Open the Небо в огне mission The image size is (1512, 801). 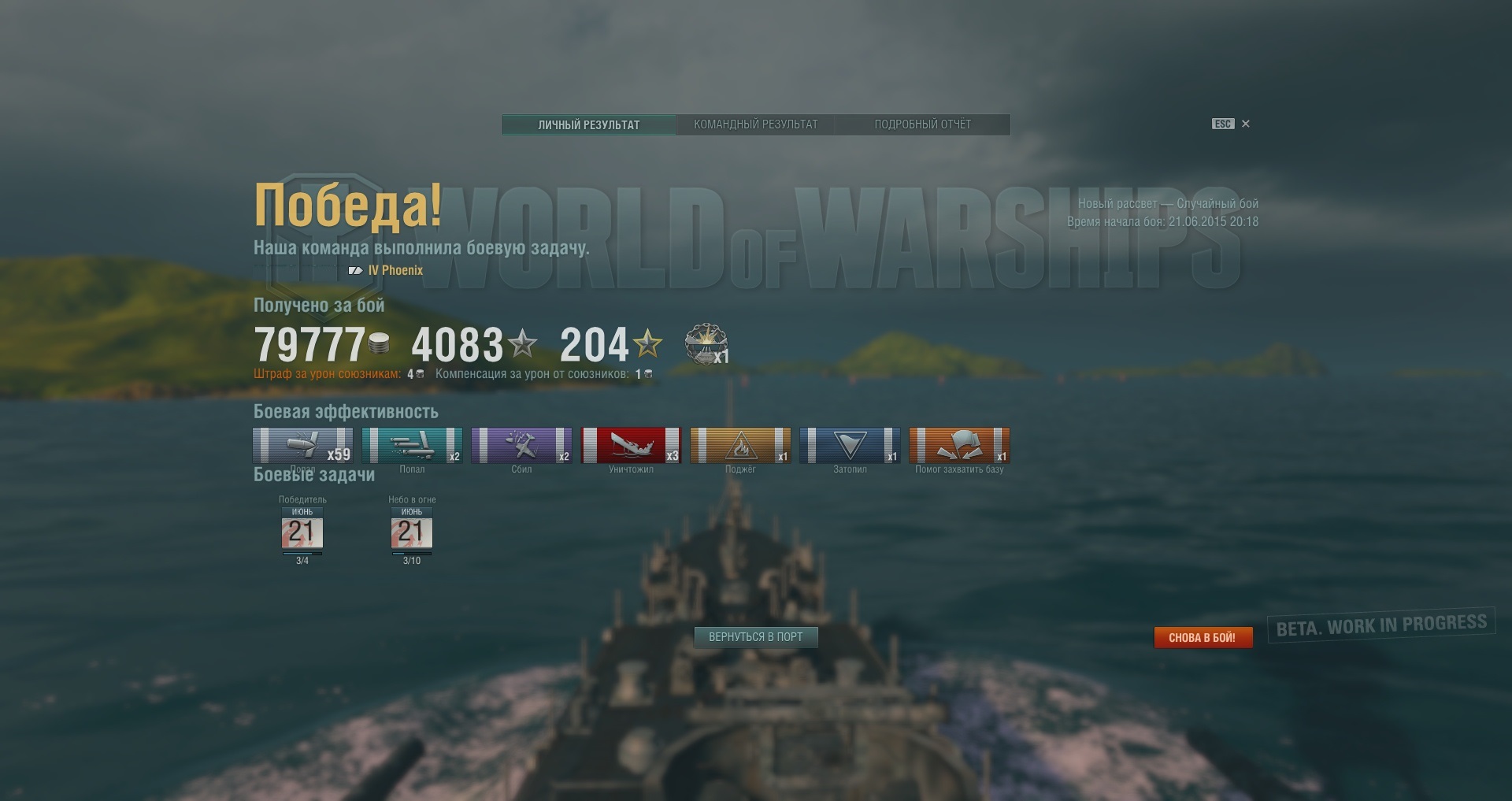[x=412, y=530]
